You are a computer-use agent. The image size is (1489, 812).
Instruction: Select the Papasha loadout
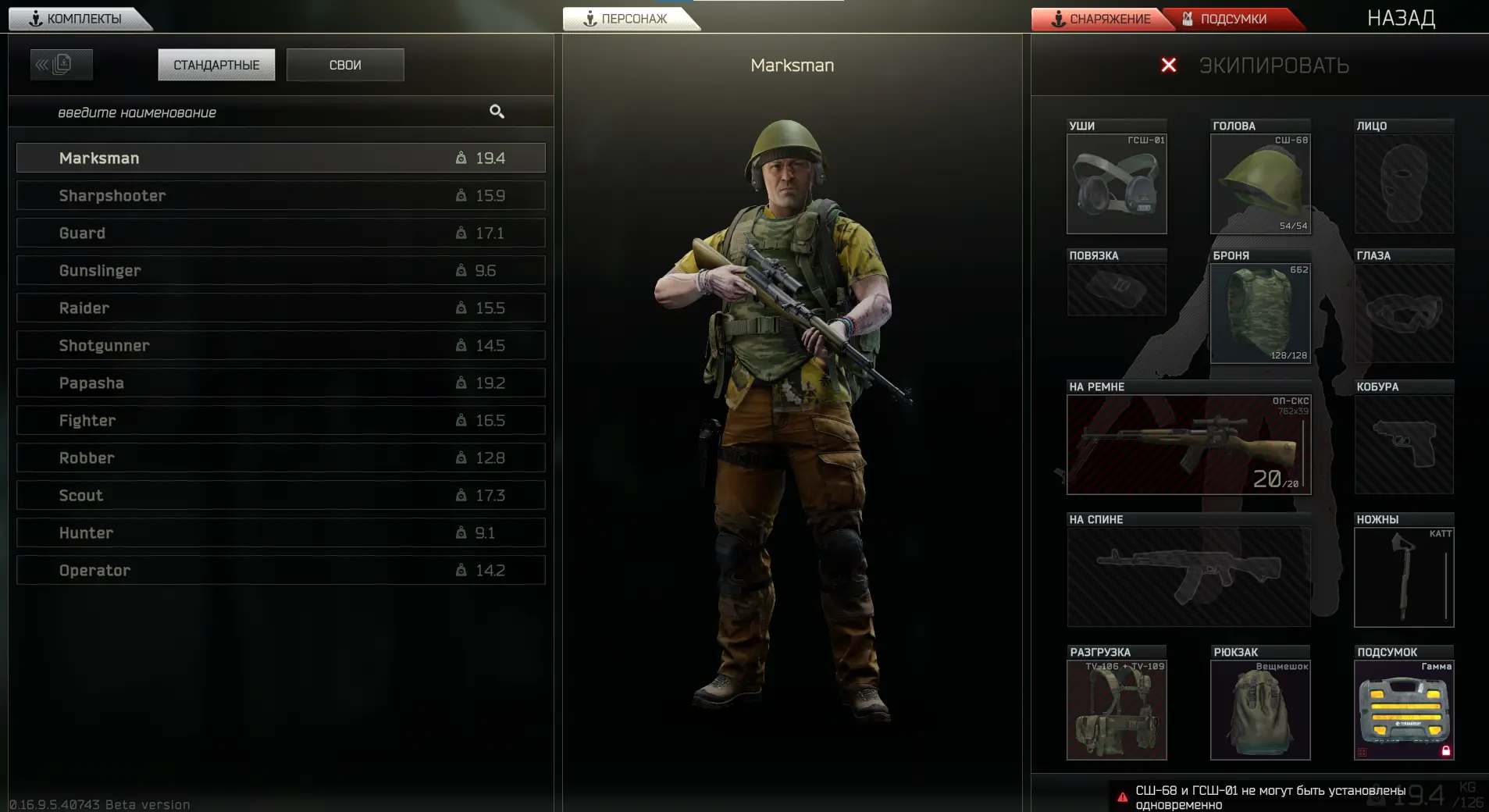280,383
